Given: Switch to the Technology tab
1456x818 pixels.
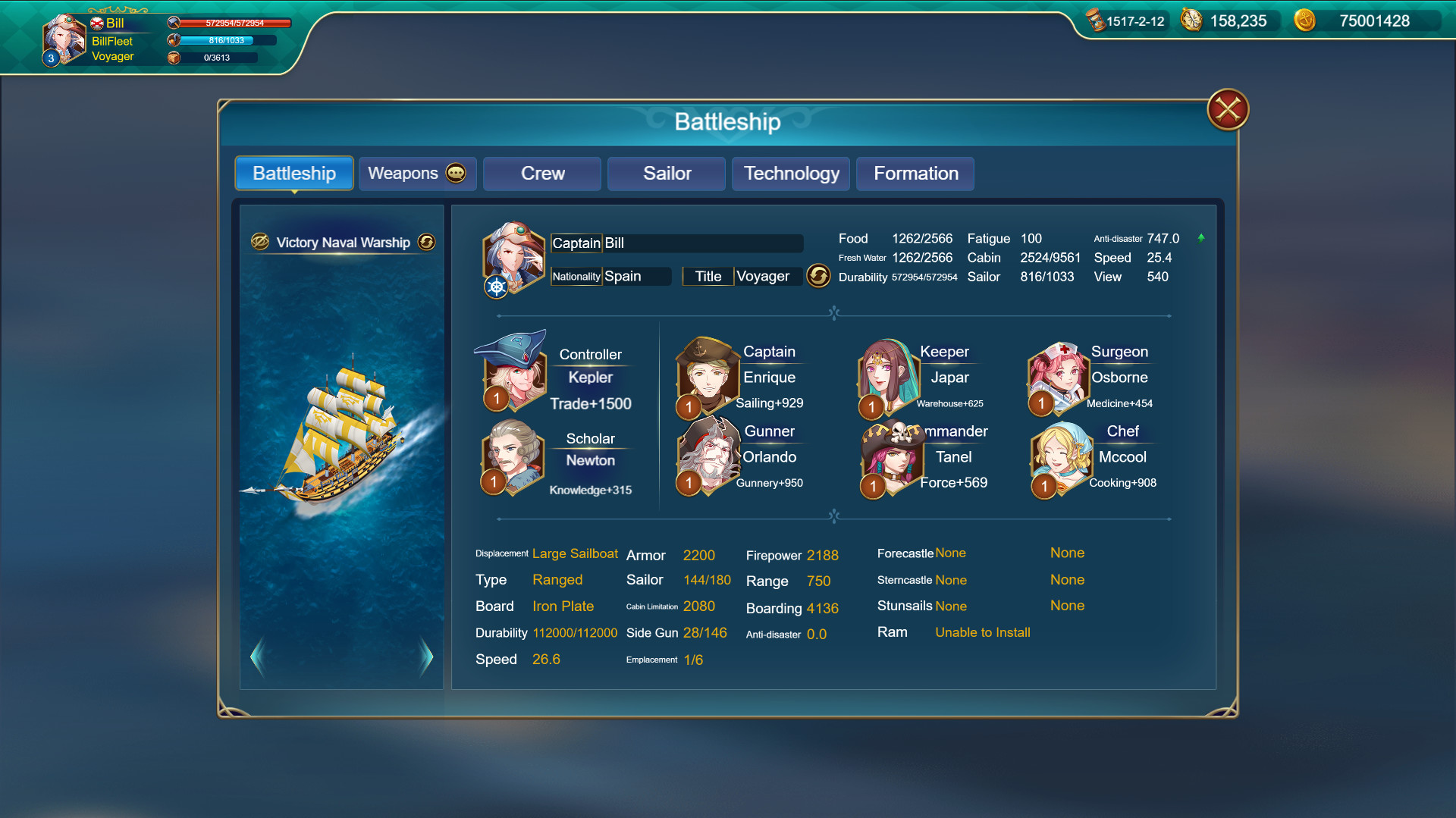Looking at the screenshot, I should [x=790, y=174].
